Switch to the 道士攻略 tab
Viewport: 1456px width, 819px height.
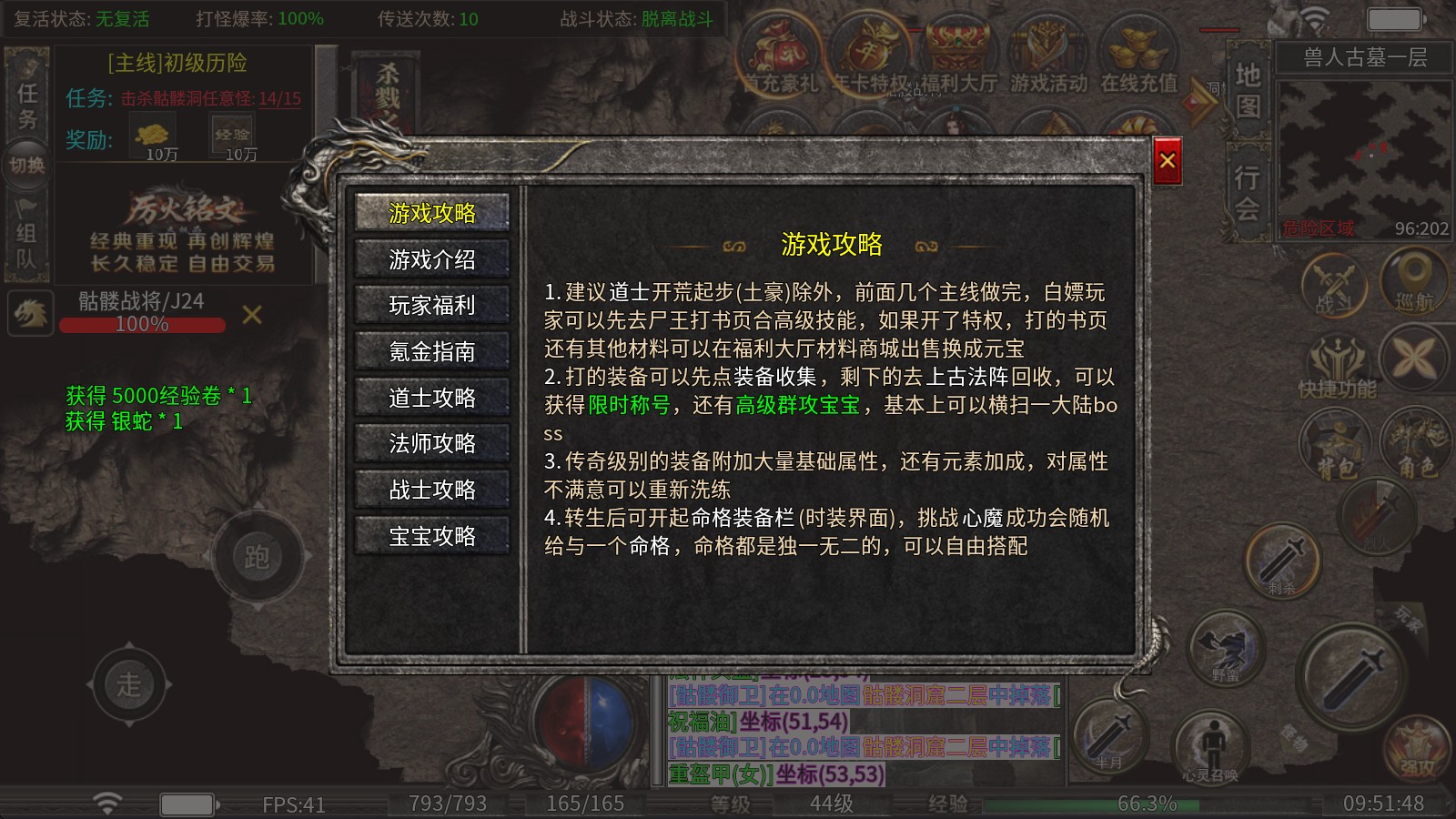(x=431, y=398)
